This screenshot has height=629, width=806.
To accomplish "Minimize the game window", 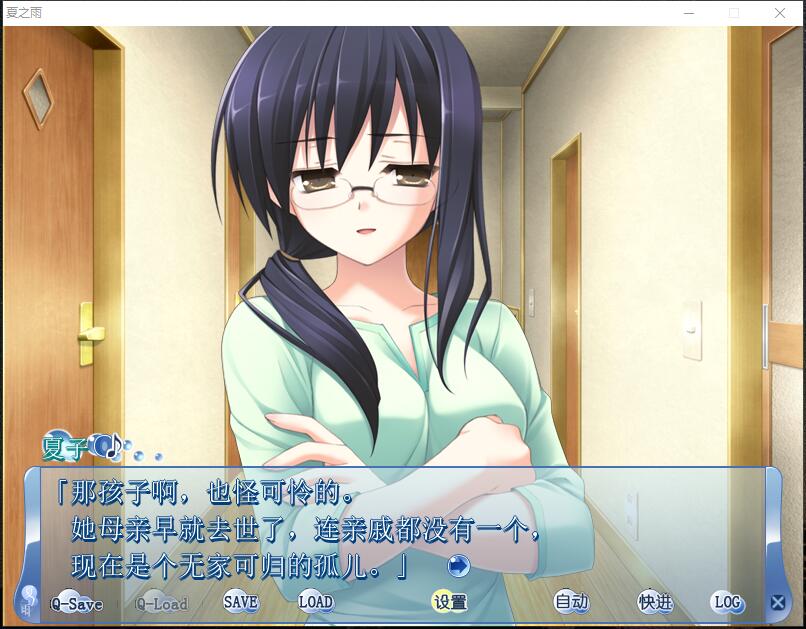I will 689,13.
